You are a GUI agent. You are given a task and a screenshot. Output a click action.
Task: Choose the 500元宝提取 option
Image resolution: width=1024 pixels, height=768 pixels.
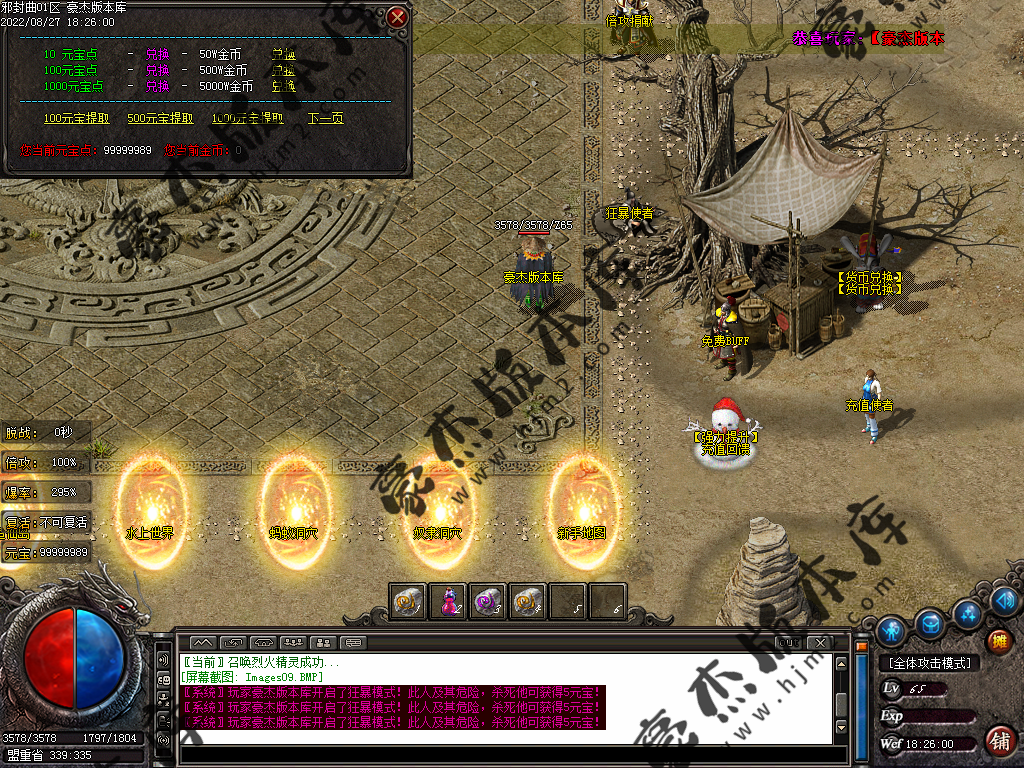click(160, 118)
